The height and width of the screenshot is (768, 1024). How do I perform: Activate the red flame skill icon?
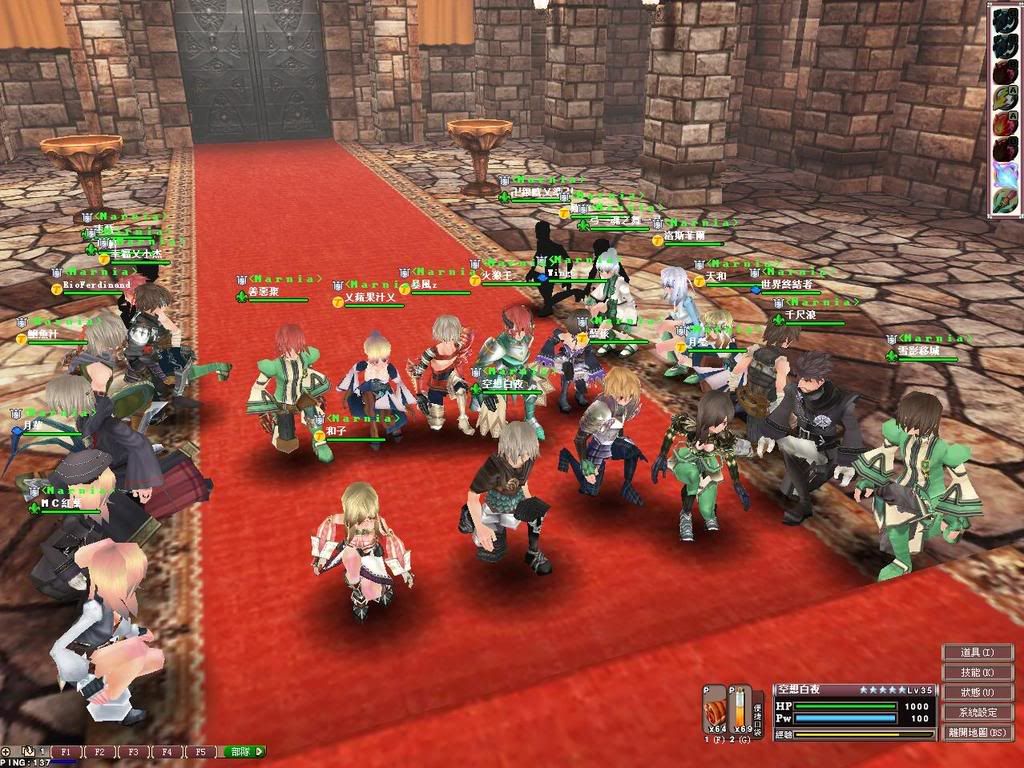[x=1005, y=124]
